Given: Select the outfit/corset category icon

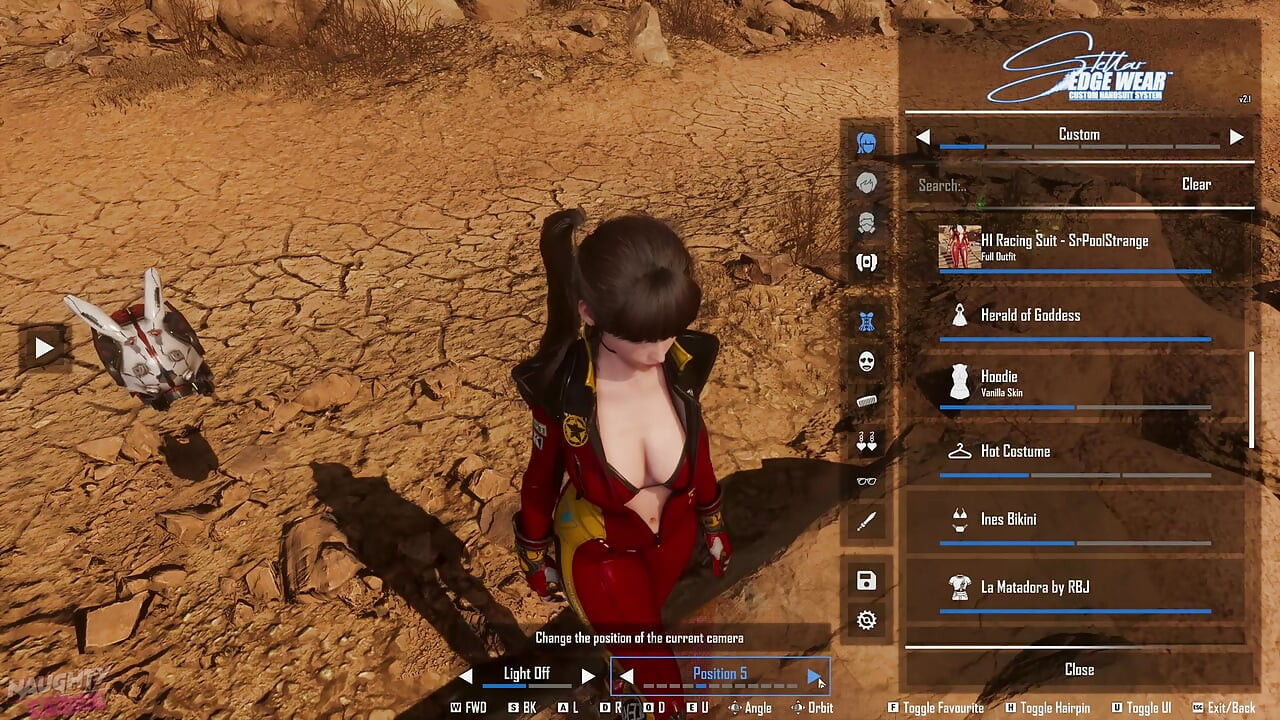Looking at the screenshot, I should tap(866, 320).
